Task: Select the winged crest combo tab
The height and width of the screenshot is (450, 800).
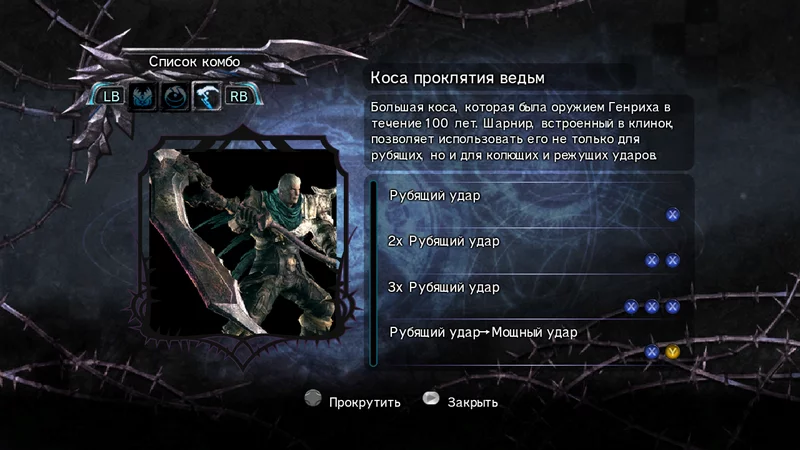Action: tap(144, 97)
